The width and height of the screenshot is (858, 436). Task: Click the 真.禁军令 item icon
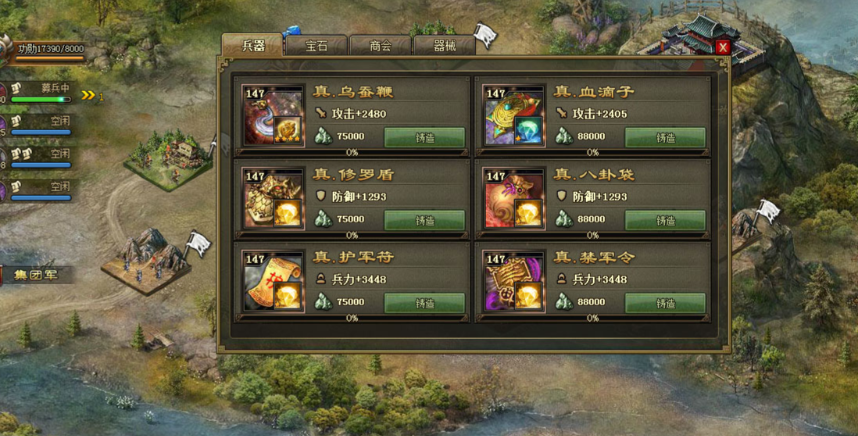pyautogui.click(x=514, y=281)
